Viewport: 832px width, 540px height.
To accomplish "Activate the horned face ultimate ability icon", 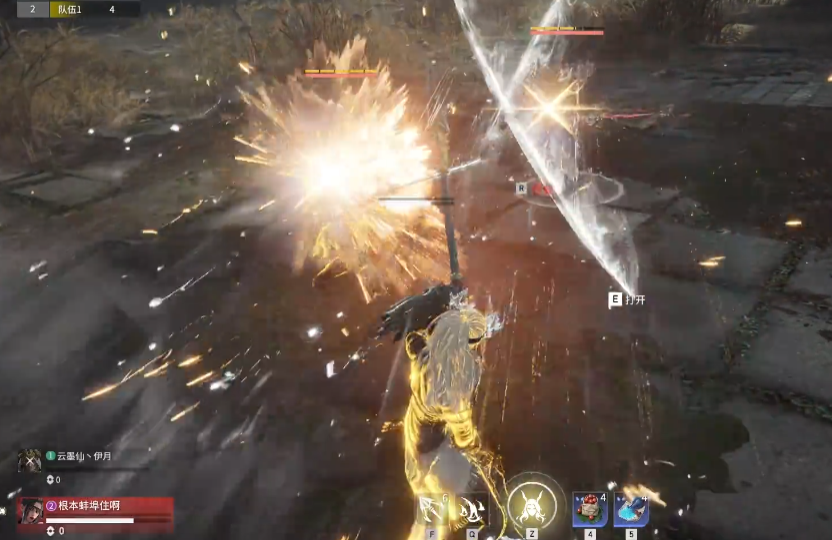I will pos(530,505).
